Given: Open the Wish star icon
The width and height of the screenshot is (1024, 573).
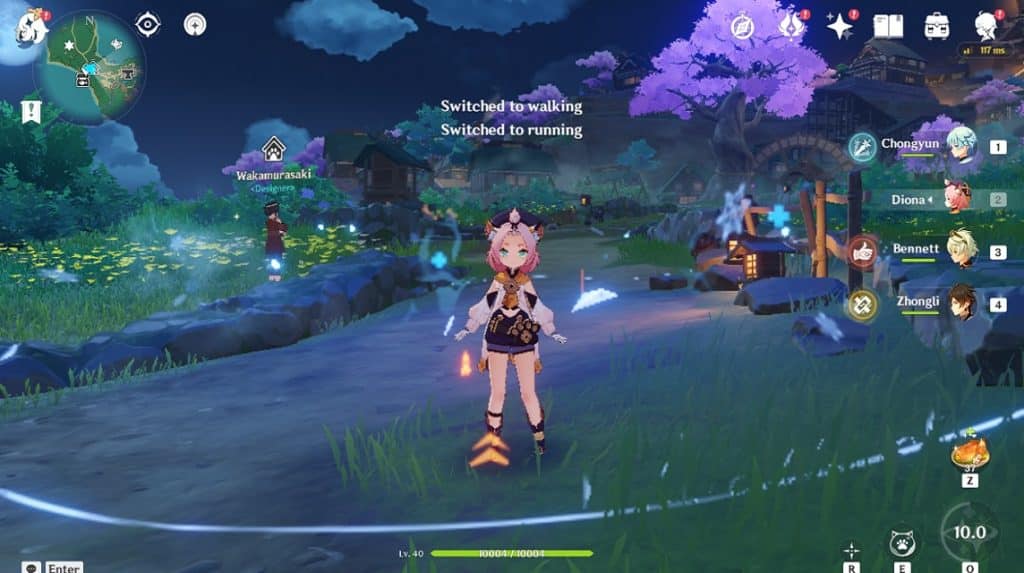Looking at the screenshot, I should 839,27.
